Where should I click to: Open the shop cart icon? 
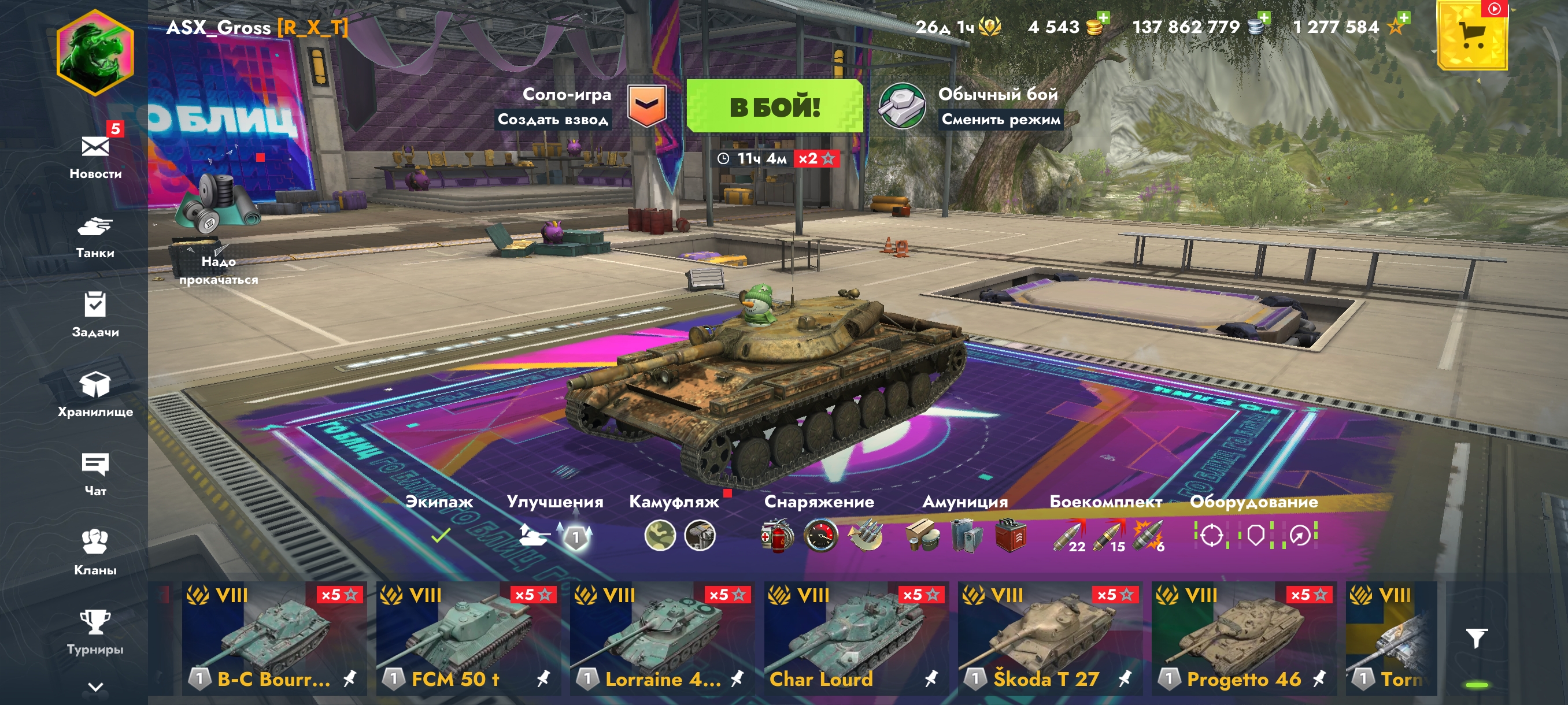pyautogui.click(x=1472, y=36)
